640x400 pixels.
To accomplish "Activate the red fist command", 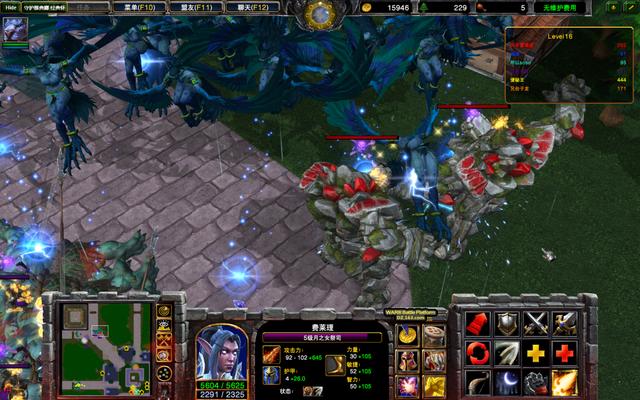I will 478,322.
